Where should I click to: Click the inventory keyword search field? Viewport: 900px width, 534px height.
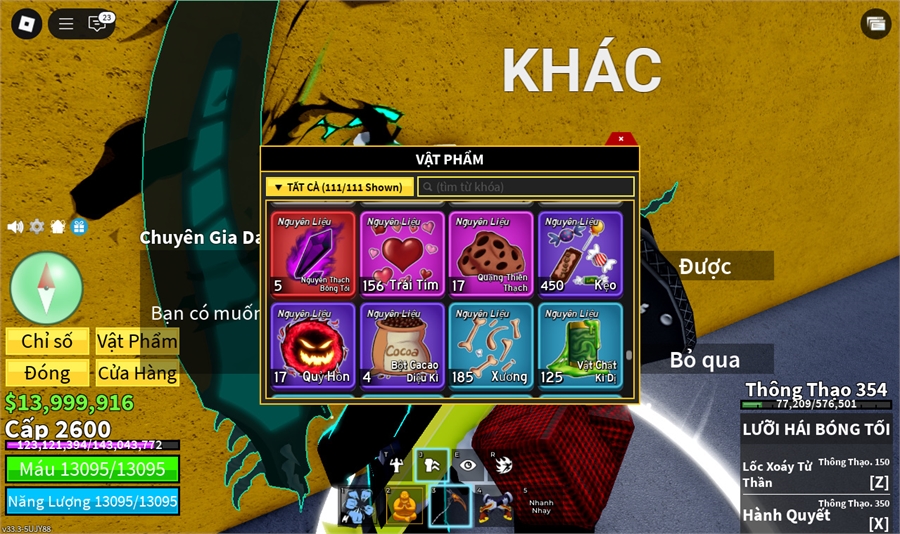click(x=526, y=187)
